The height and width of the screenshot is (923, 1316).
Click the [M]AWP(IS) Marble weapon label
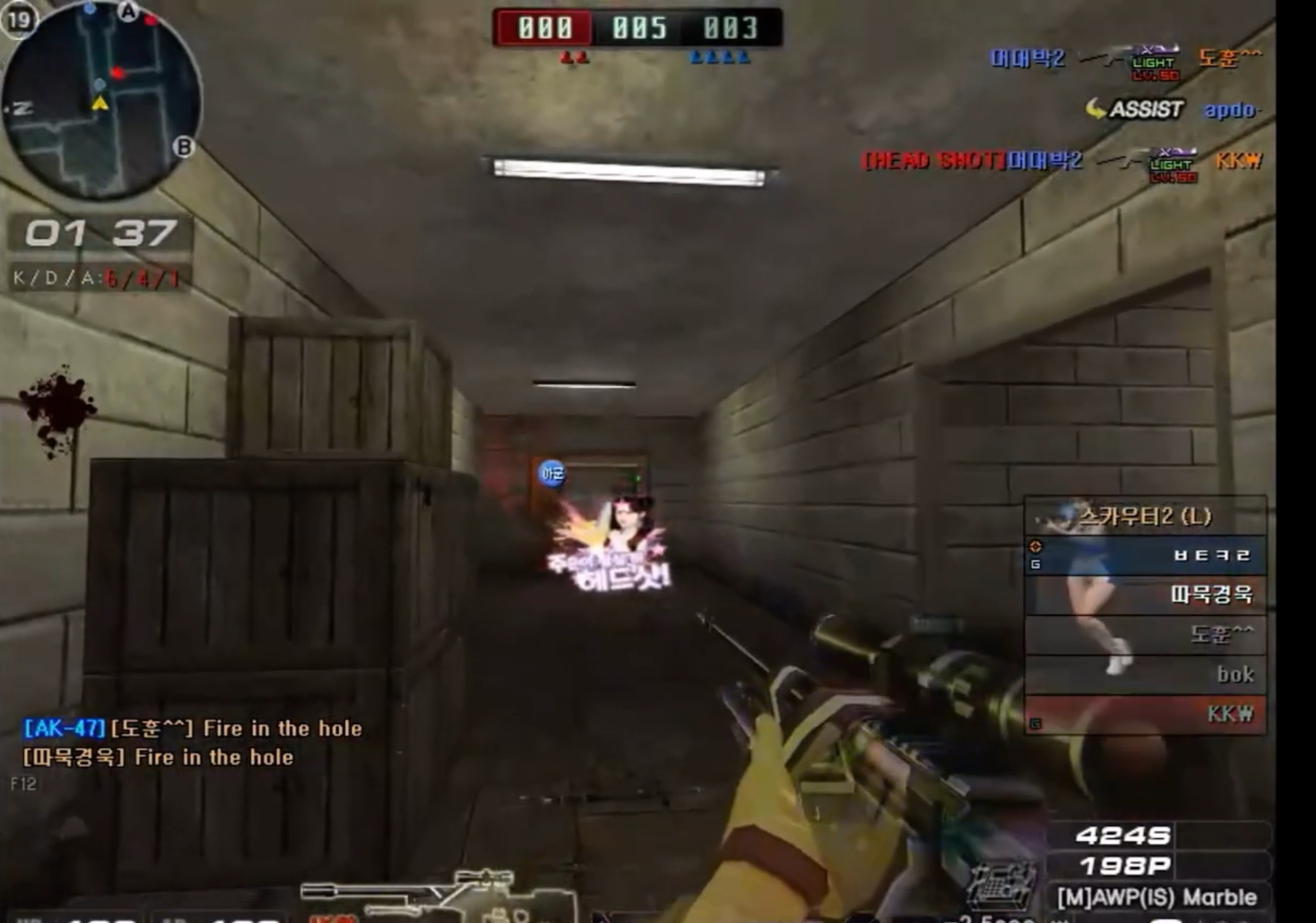[x=1157, y=898]
